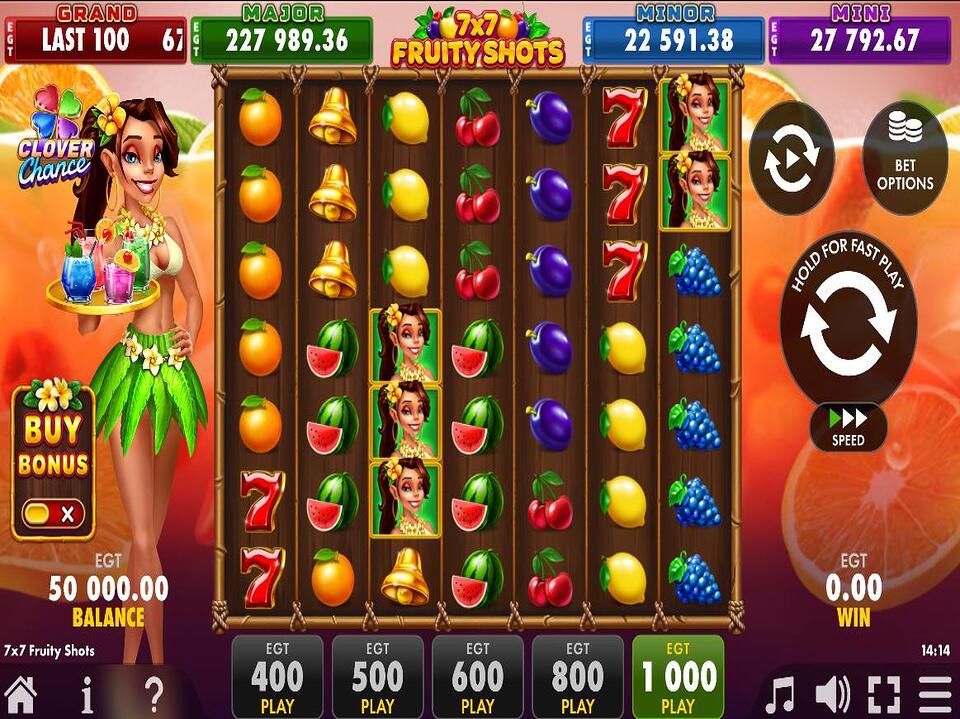Change the spin speed setting
The image size is (960, 719).
click(x=848, y=427)
